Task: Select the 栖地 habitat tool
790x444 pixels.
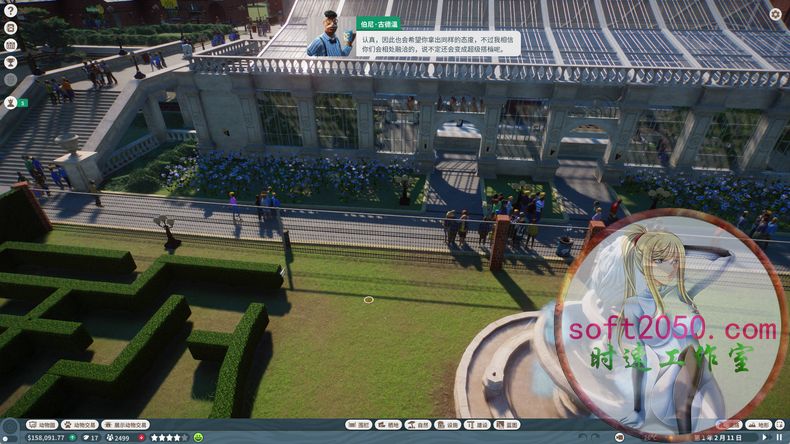Action: tap(389, 425)
